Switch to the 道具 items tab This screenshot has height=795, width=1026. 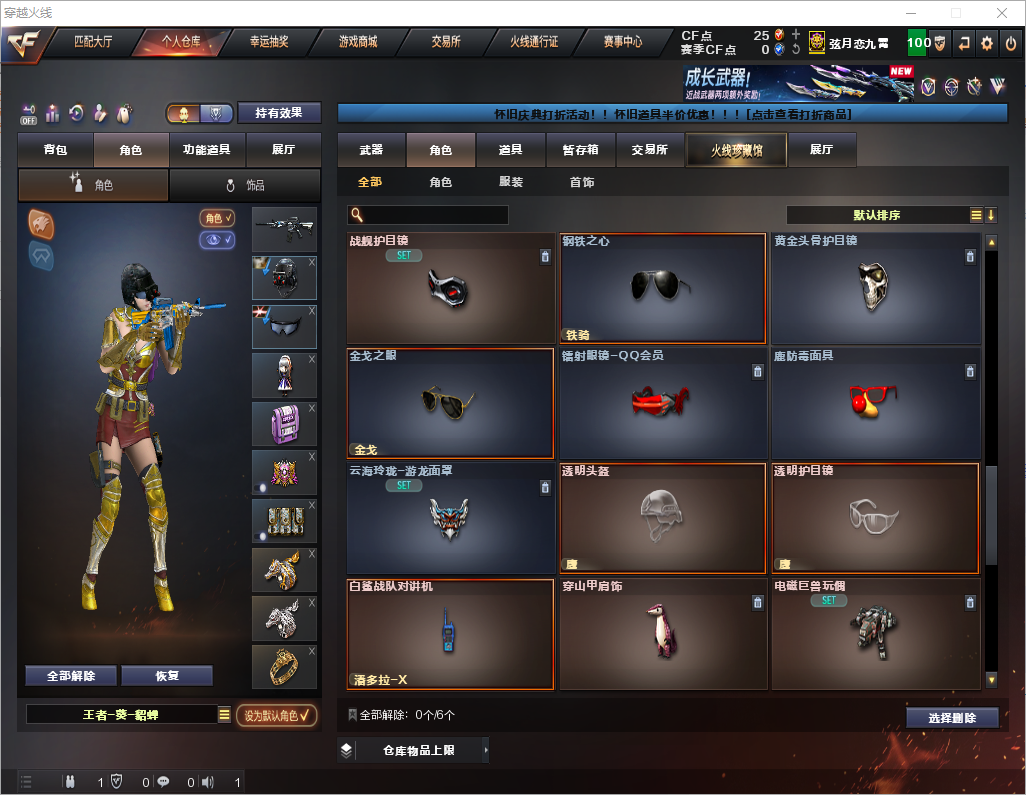(x=511, y=150)
